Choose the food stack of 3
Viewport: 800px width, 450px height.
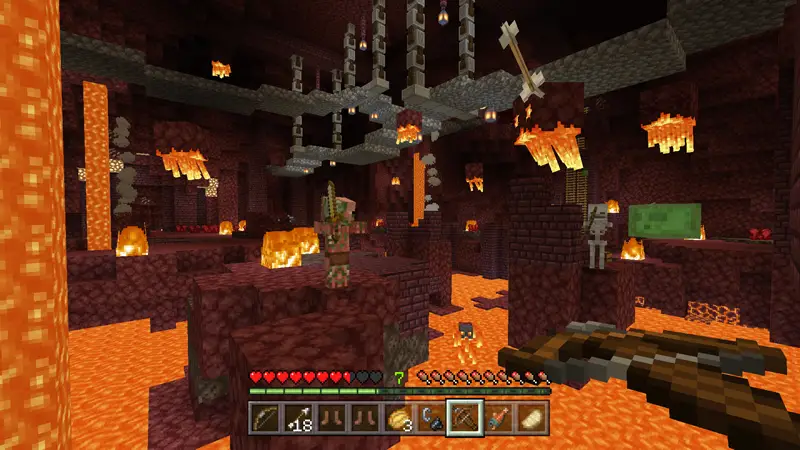tap(398, 416)
